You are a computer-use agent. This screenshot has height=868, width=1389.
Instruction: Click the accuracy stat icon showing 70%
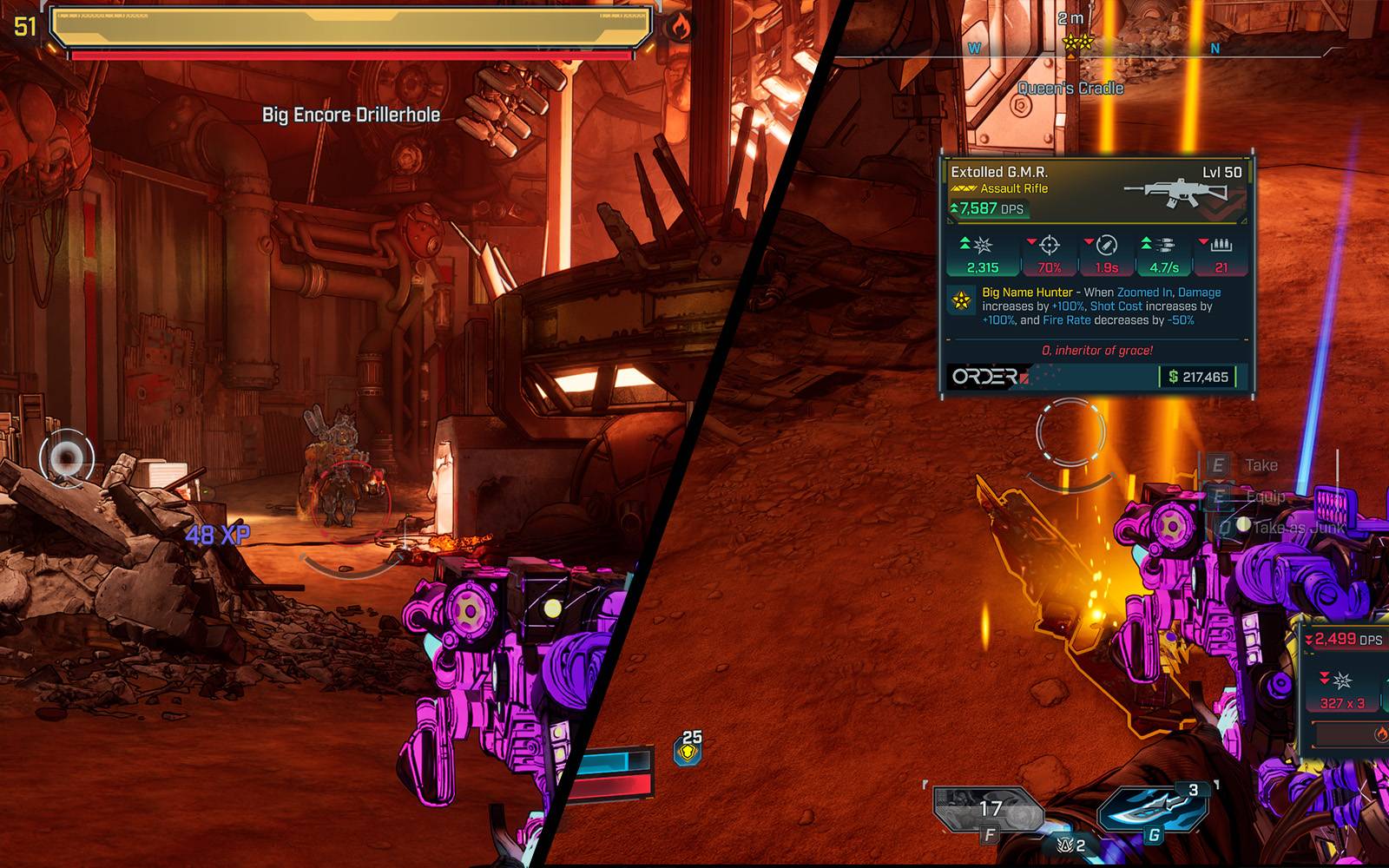pyautogui.click(x=1049, y=246)
